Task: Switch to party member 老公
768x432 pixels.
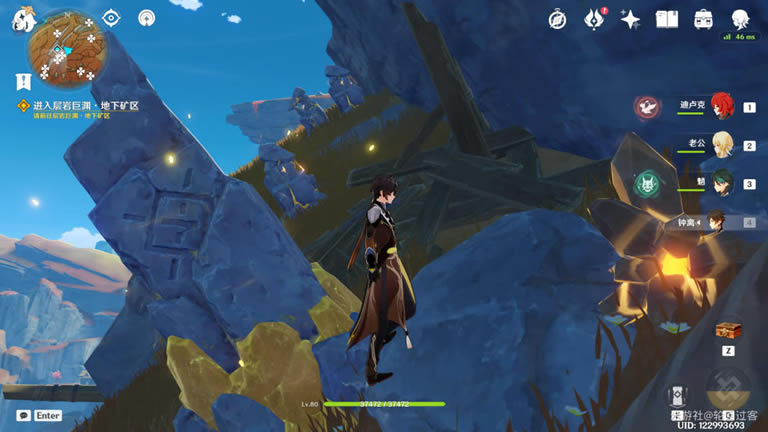Action: coord(722,144)
